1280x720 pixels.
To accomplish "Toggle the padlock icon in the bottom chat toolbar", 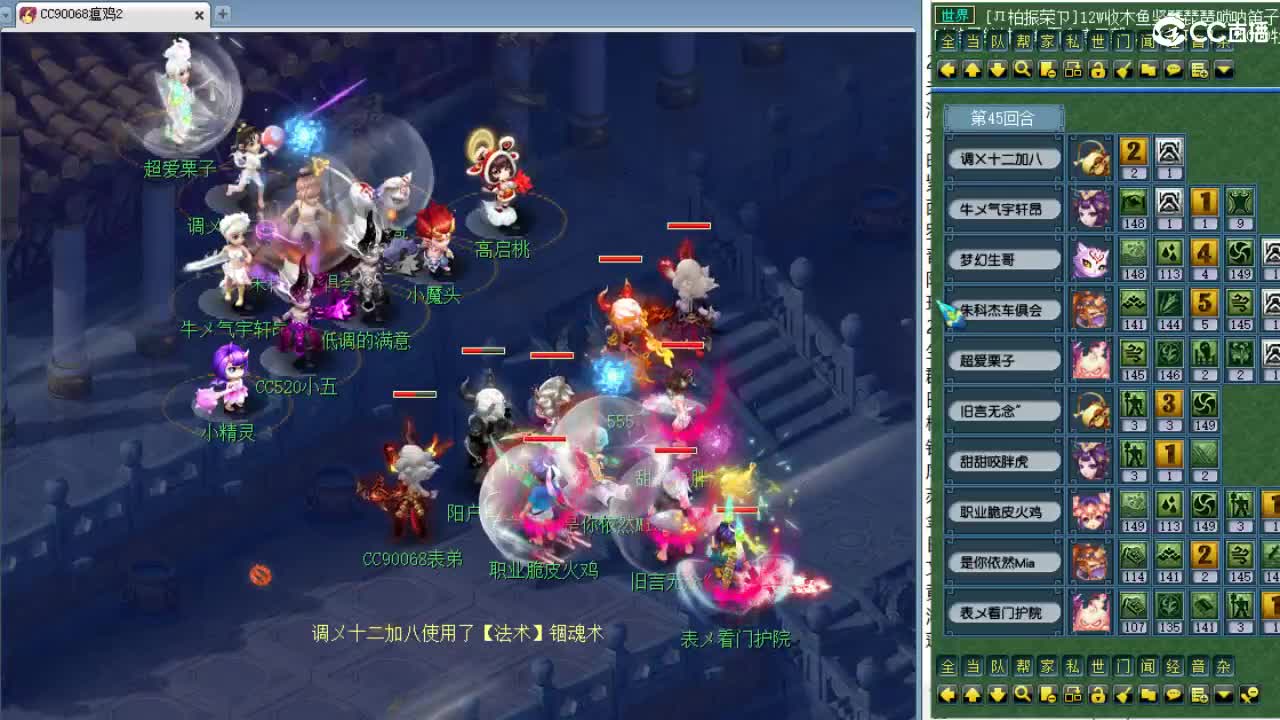I will [x=1100, y=692].
